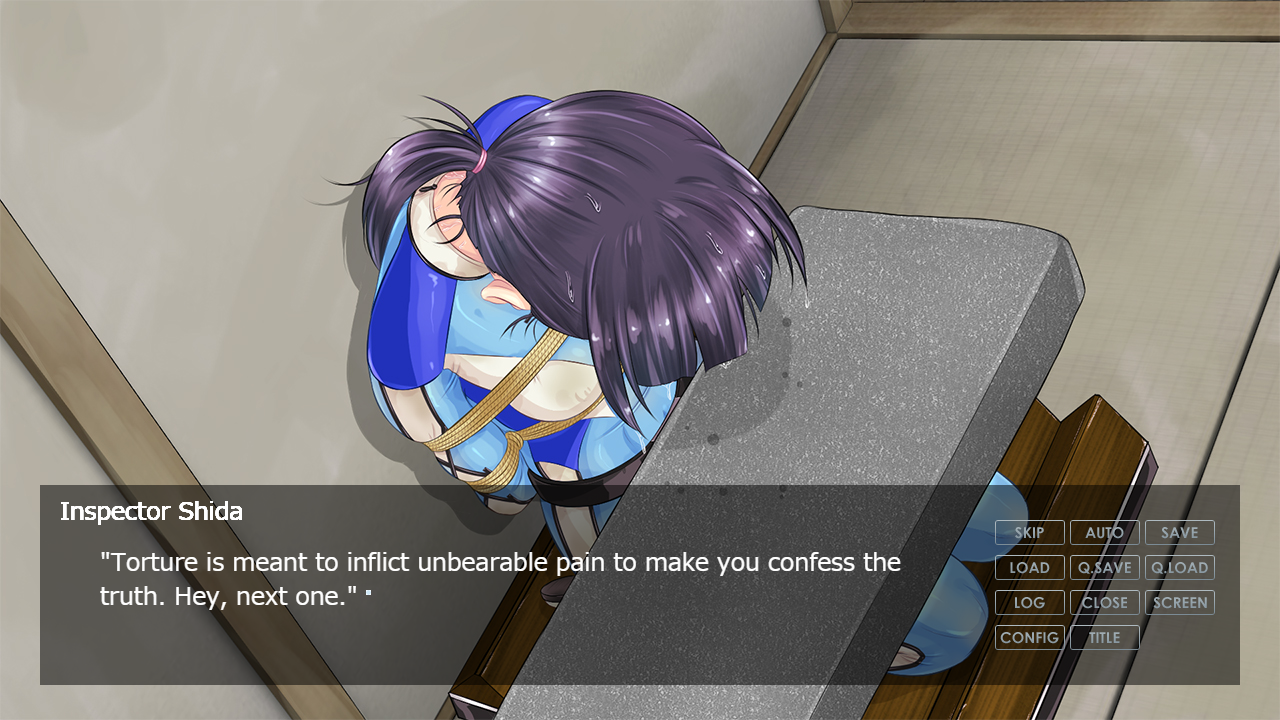Turn on AUTO text advance
This screenshot has width=1280, height=720.
[x=1104, y=533]
